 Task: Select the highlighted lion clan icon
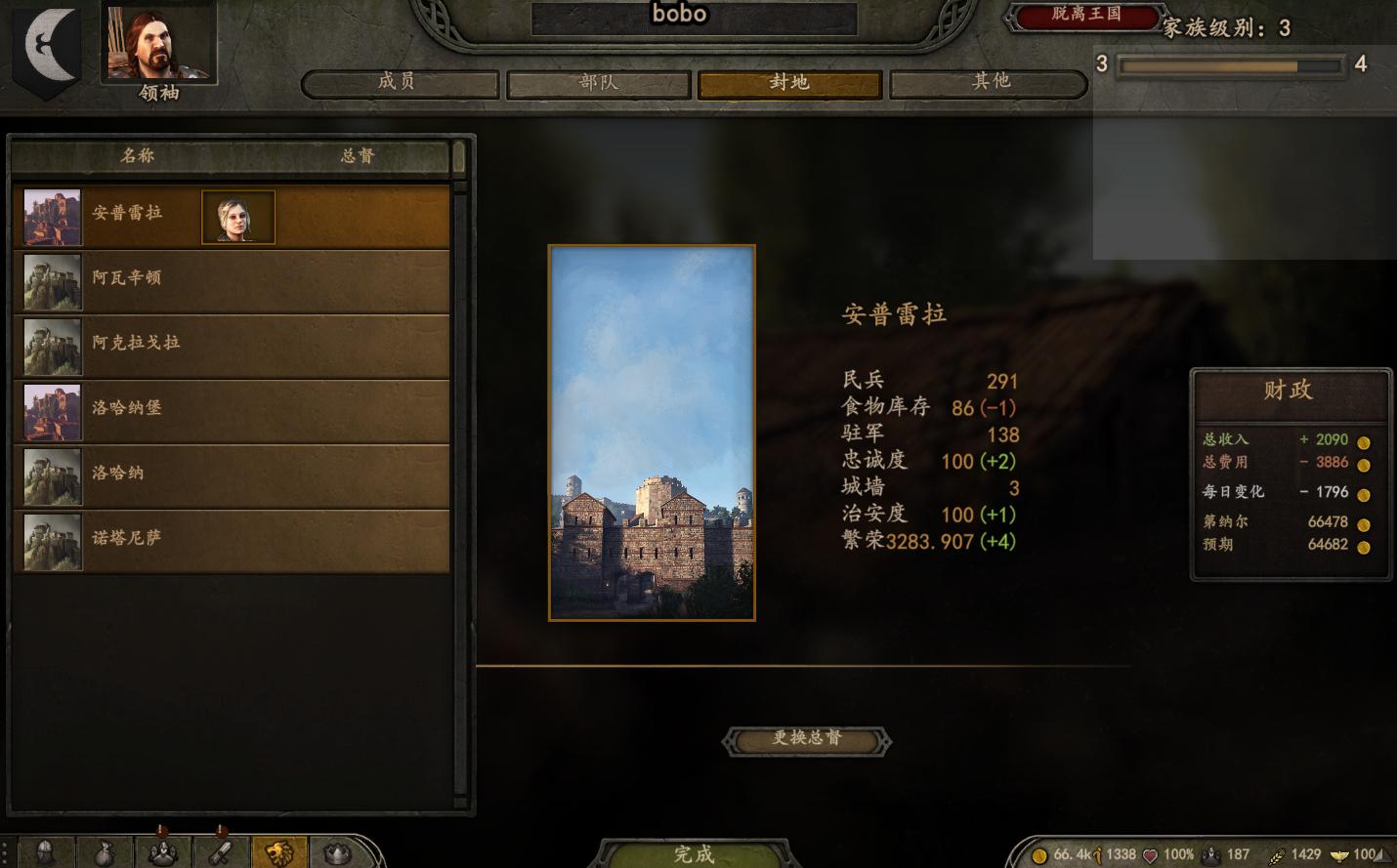coord(278,851)
